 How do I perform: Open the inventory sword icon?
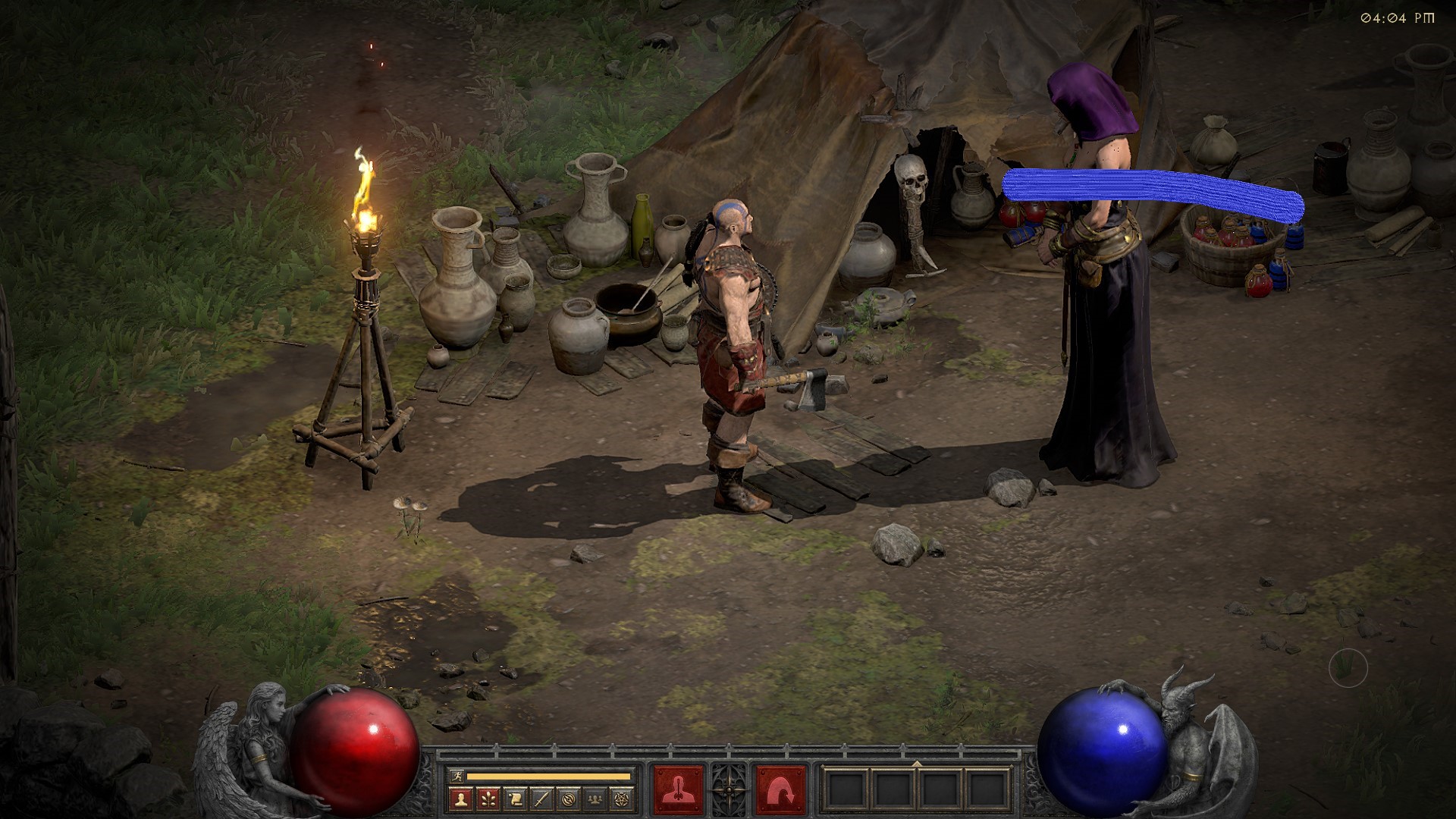pos(541,798)
